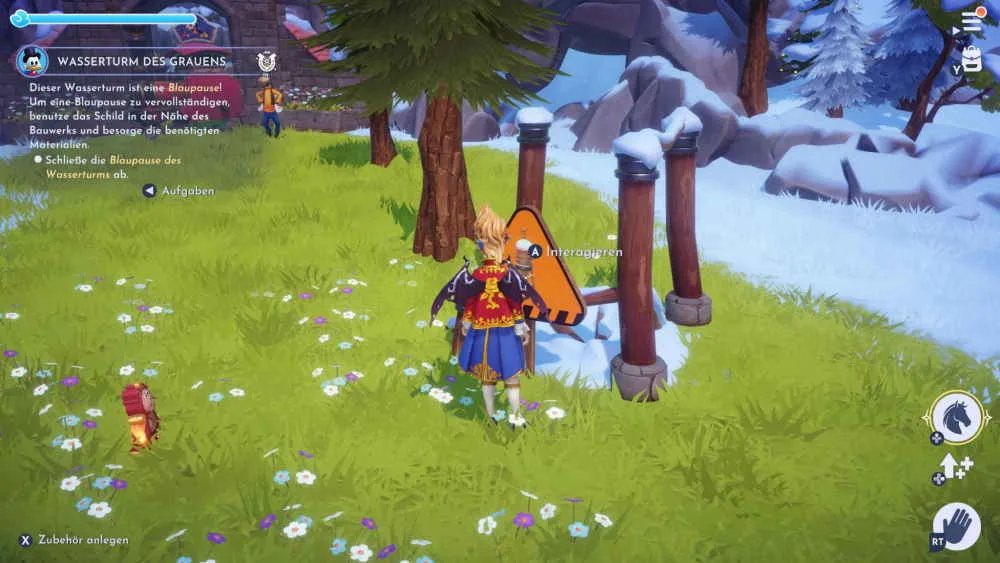
Task: Click the star emblem beside the quest title
Action: [x=265, y=61]
